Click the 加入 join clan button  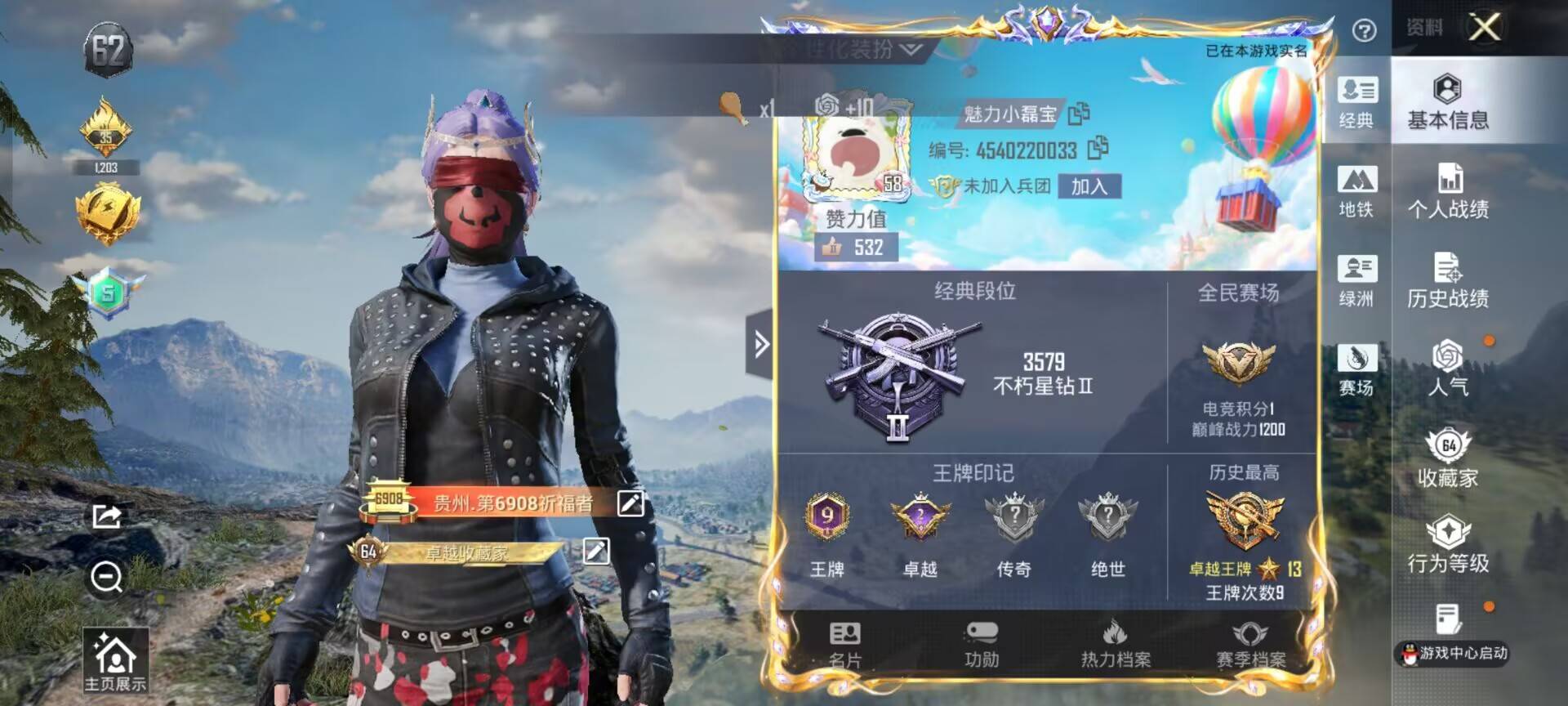pyautogui.click(x=1089, y=186)
